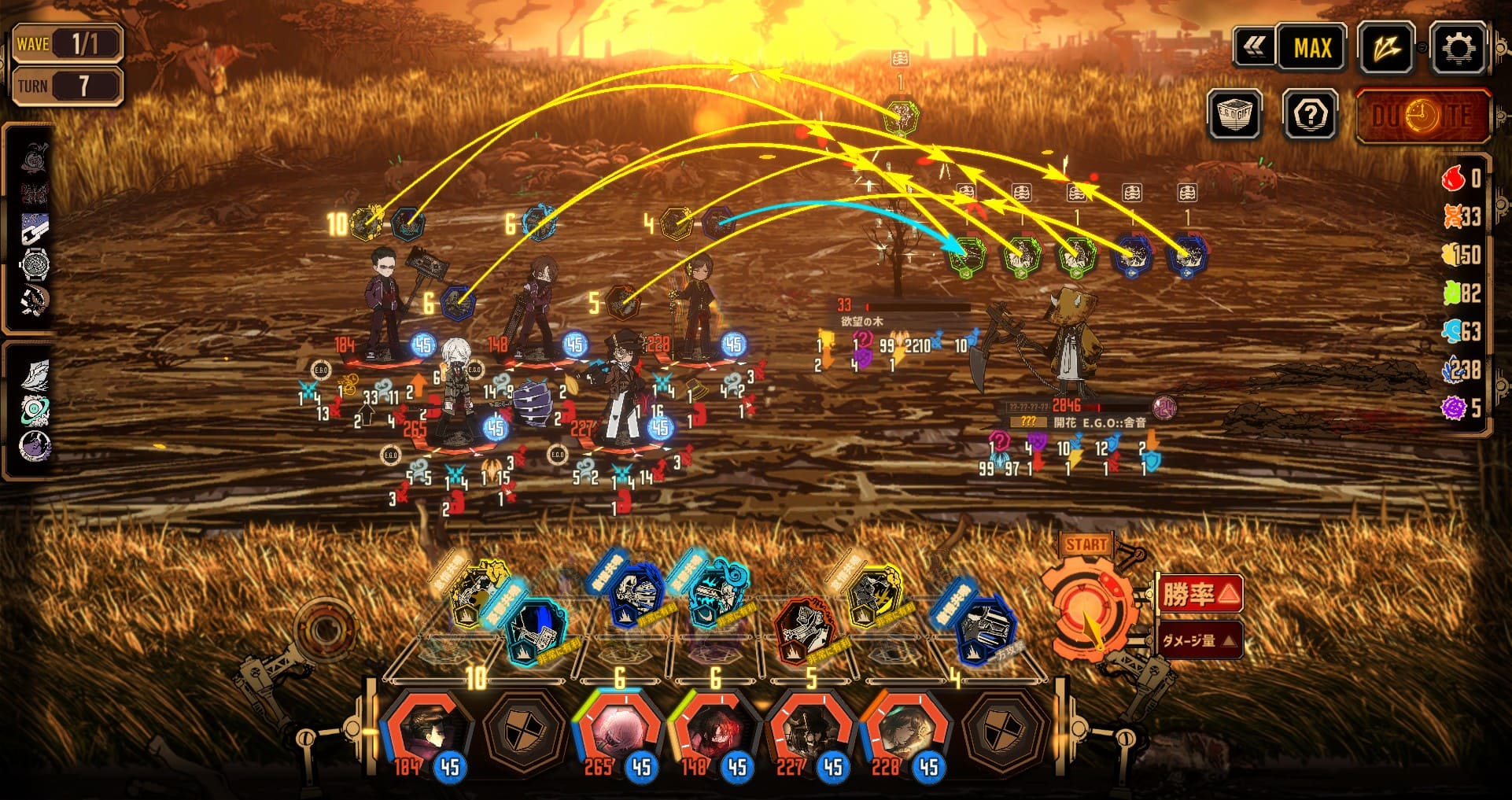Choose the 勝率 win rate auto-select
Image resolution: width=1512 pixels, height=800 pixels.
tap(1199, 594)
